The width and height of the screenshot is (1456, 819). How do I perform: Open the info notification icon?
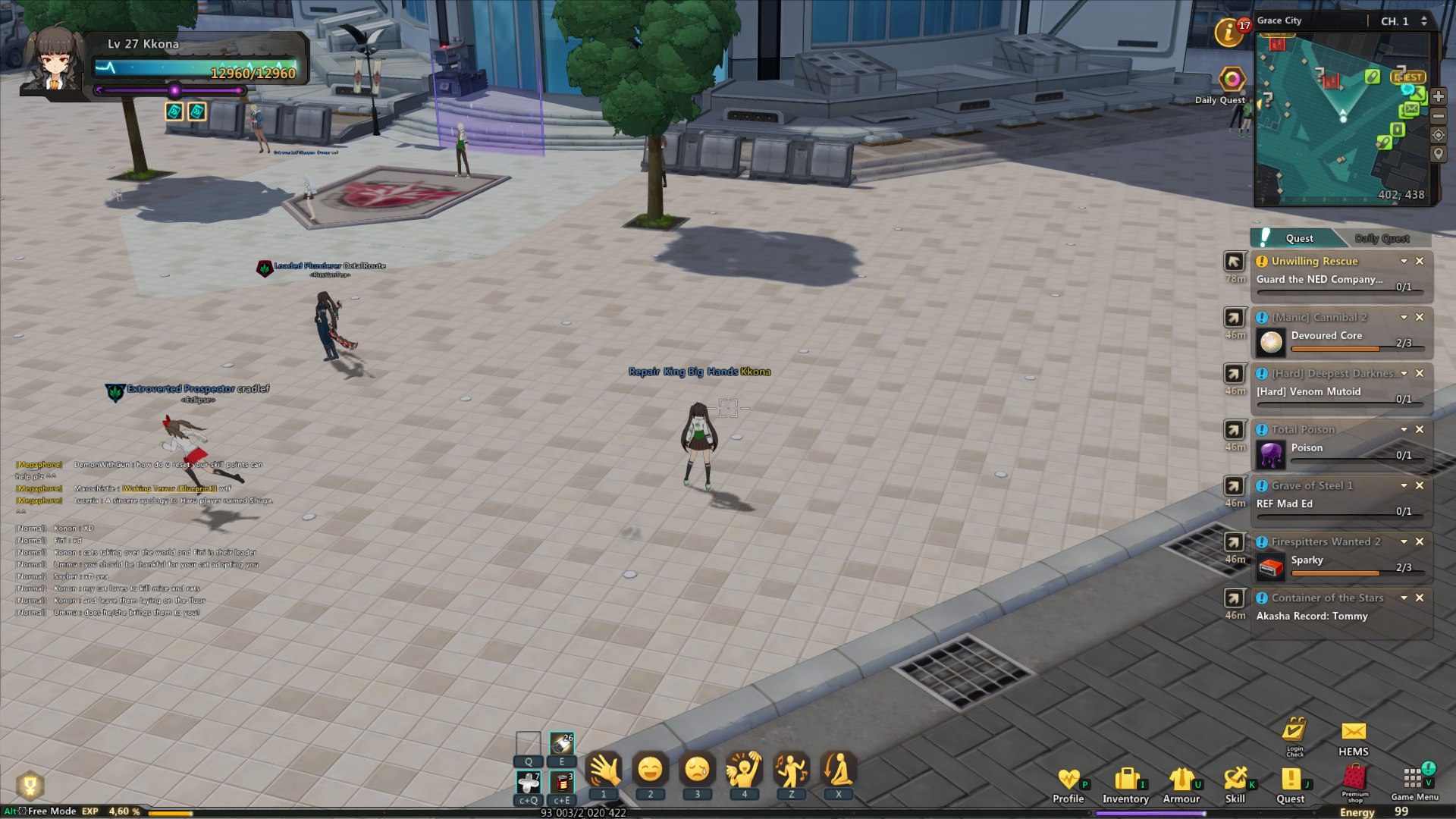pos(1228,33)
